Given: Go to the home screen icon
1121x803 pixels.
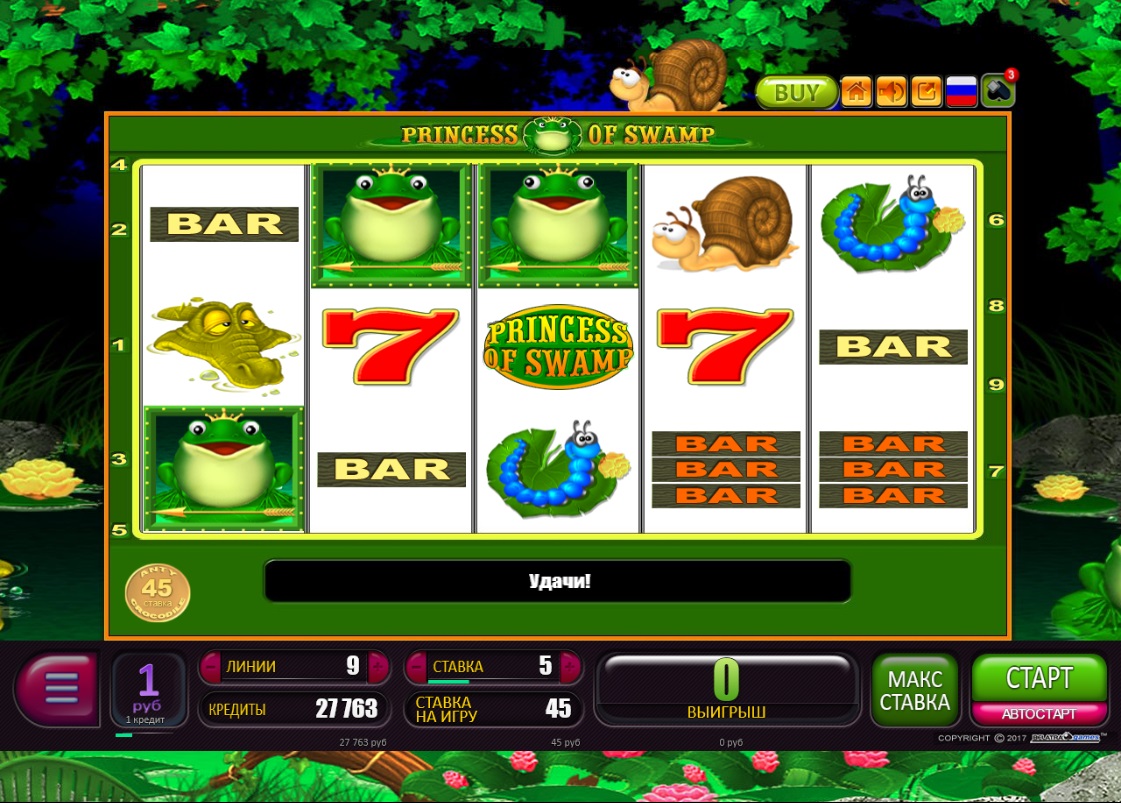Looking at the screenshot, I should click(x=856, y=93).
